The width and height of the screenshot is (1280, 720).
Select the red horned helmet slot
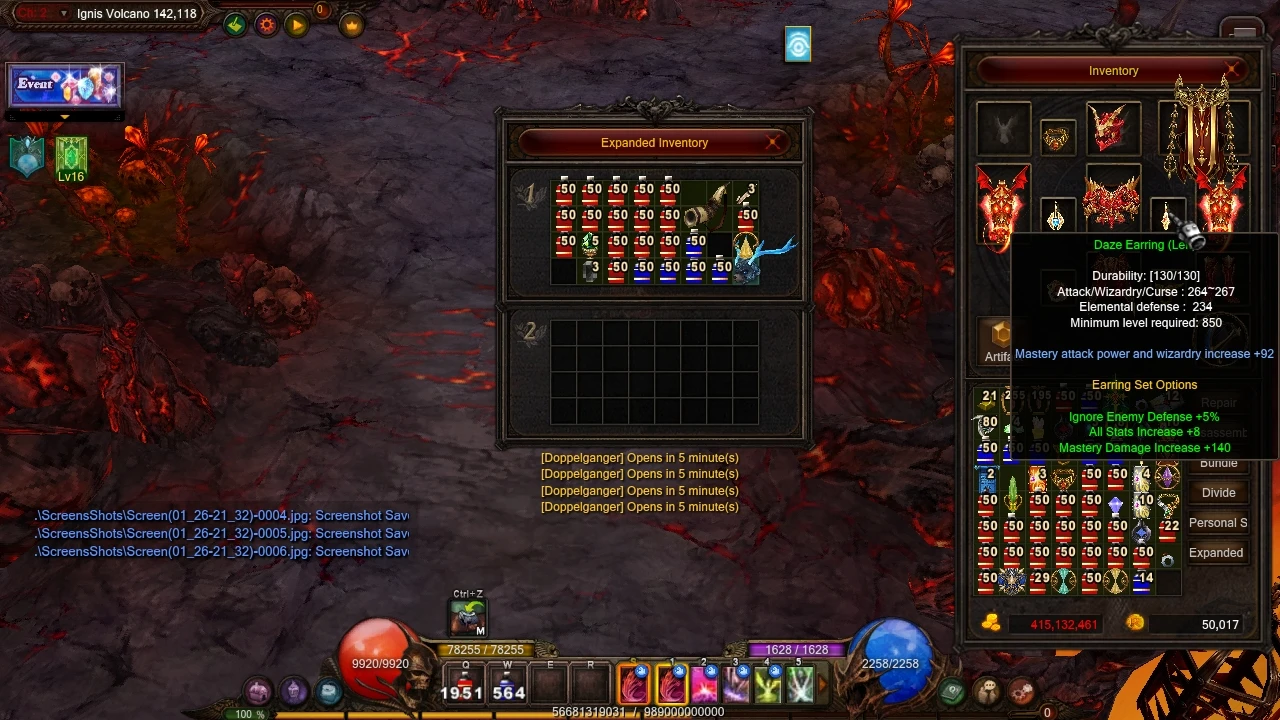point(1113,127)
